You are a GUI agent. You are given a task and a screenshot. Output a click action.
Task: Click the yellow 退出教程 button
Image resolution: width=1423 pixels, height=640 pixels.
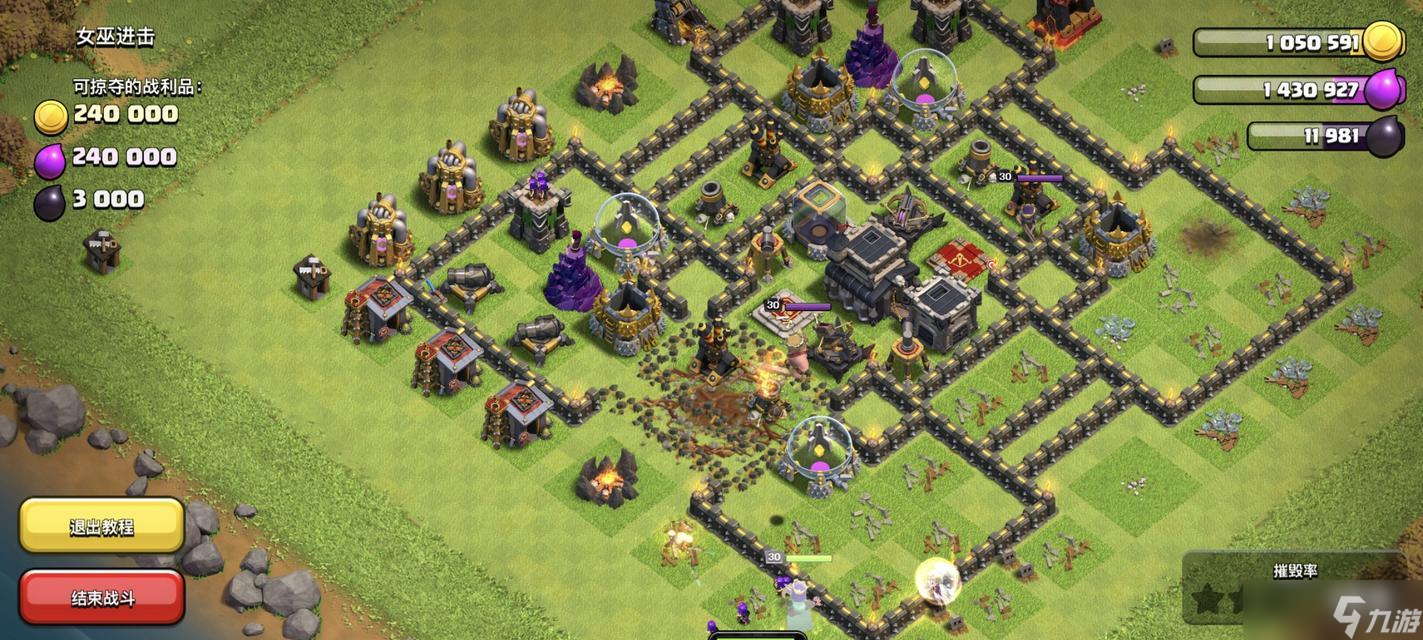point(102,526)
